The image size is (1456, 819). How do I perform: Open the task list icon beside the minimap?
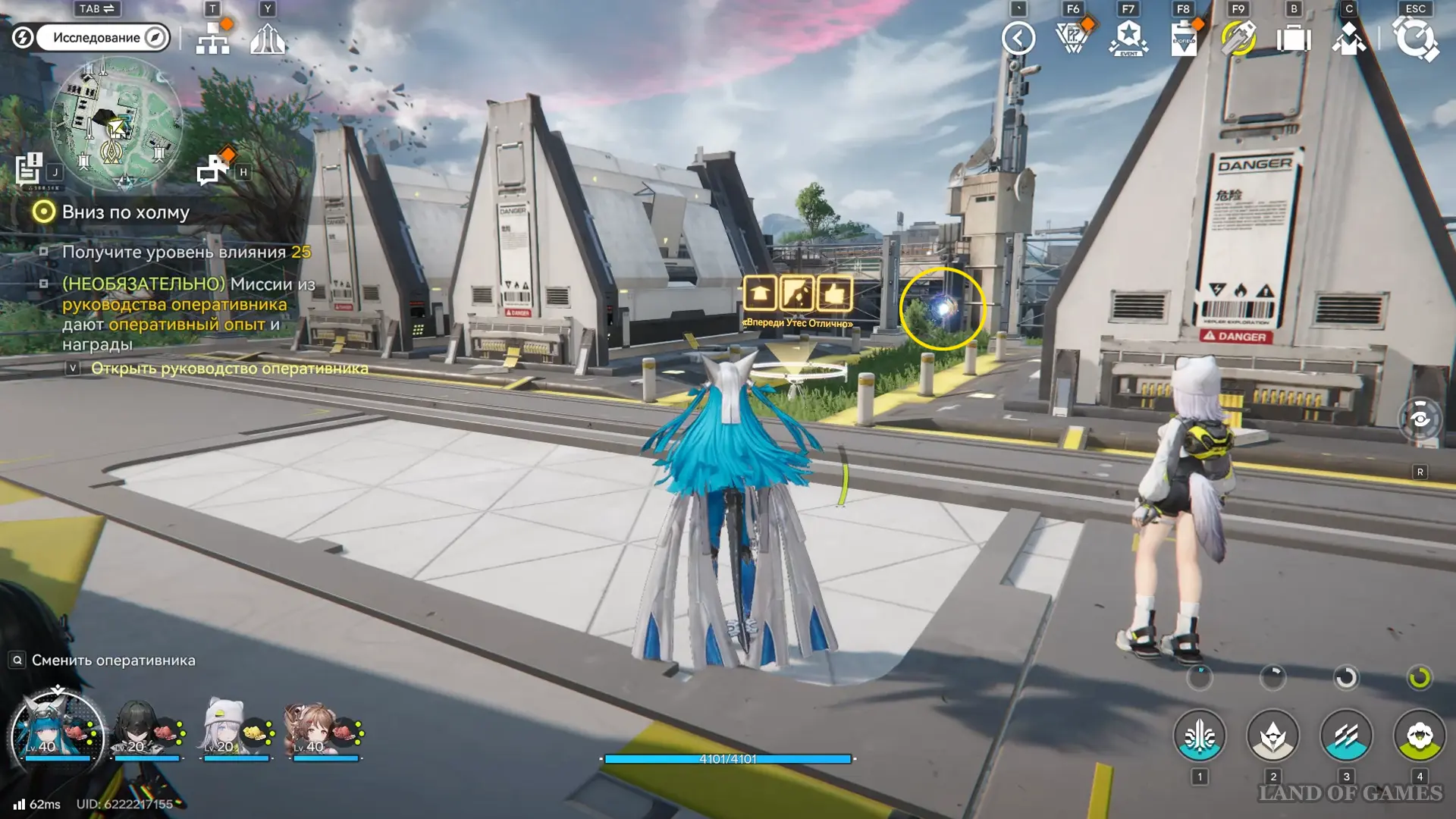pyautogui.click(x=30, y=169)
